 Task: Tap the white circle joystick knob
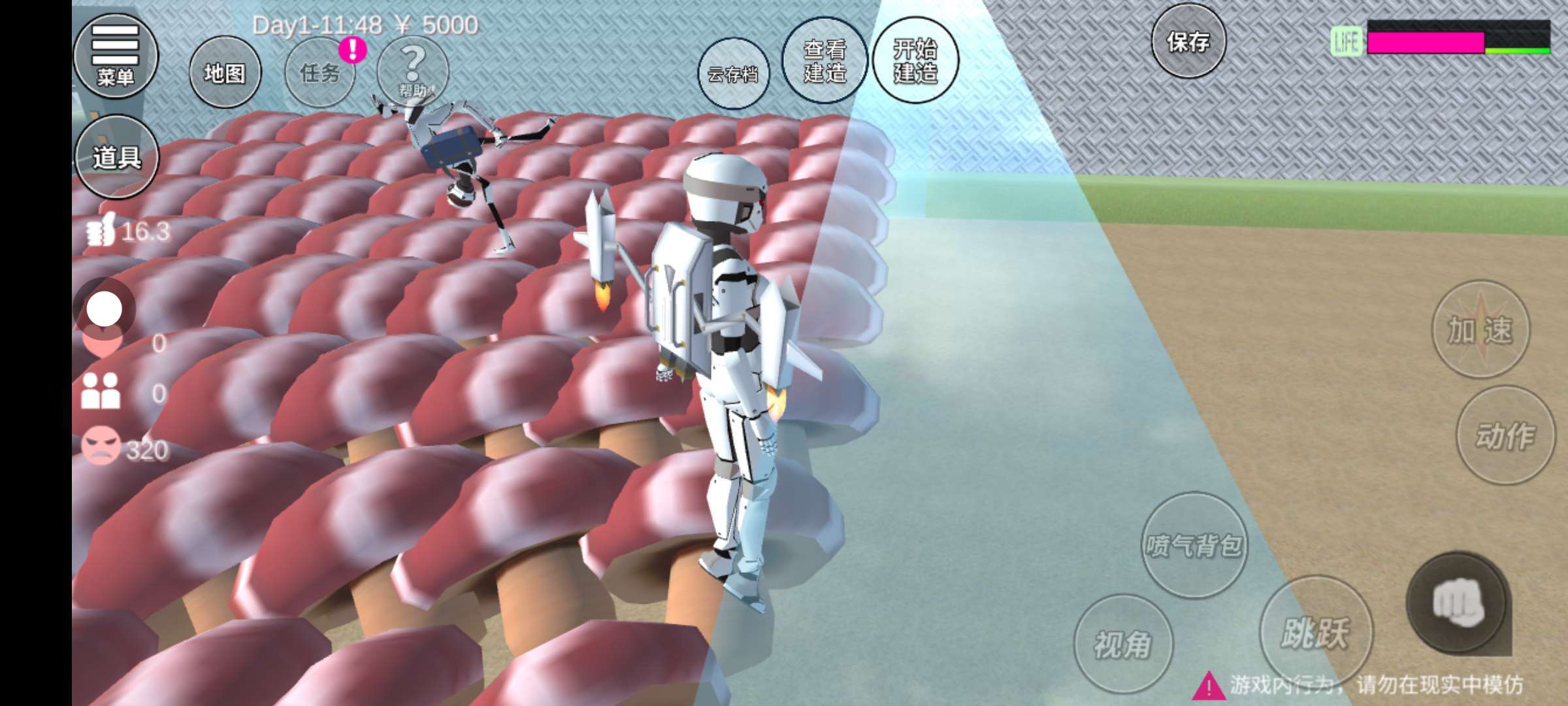[105, 309]
